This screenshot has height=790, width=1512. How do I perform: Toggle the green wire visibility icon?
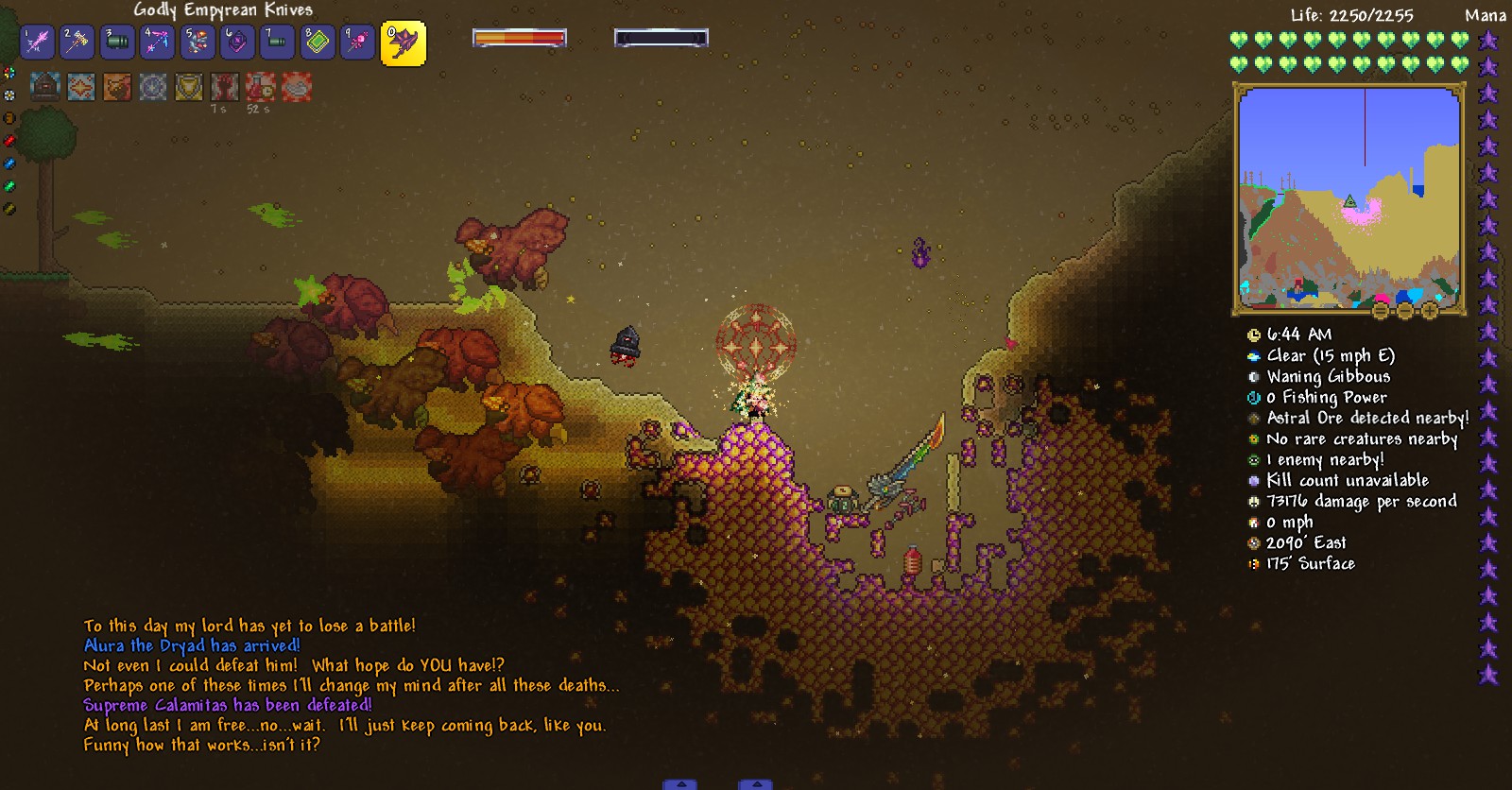(9, 186)
